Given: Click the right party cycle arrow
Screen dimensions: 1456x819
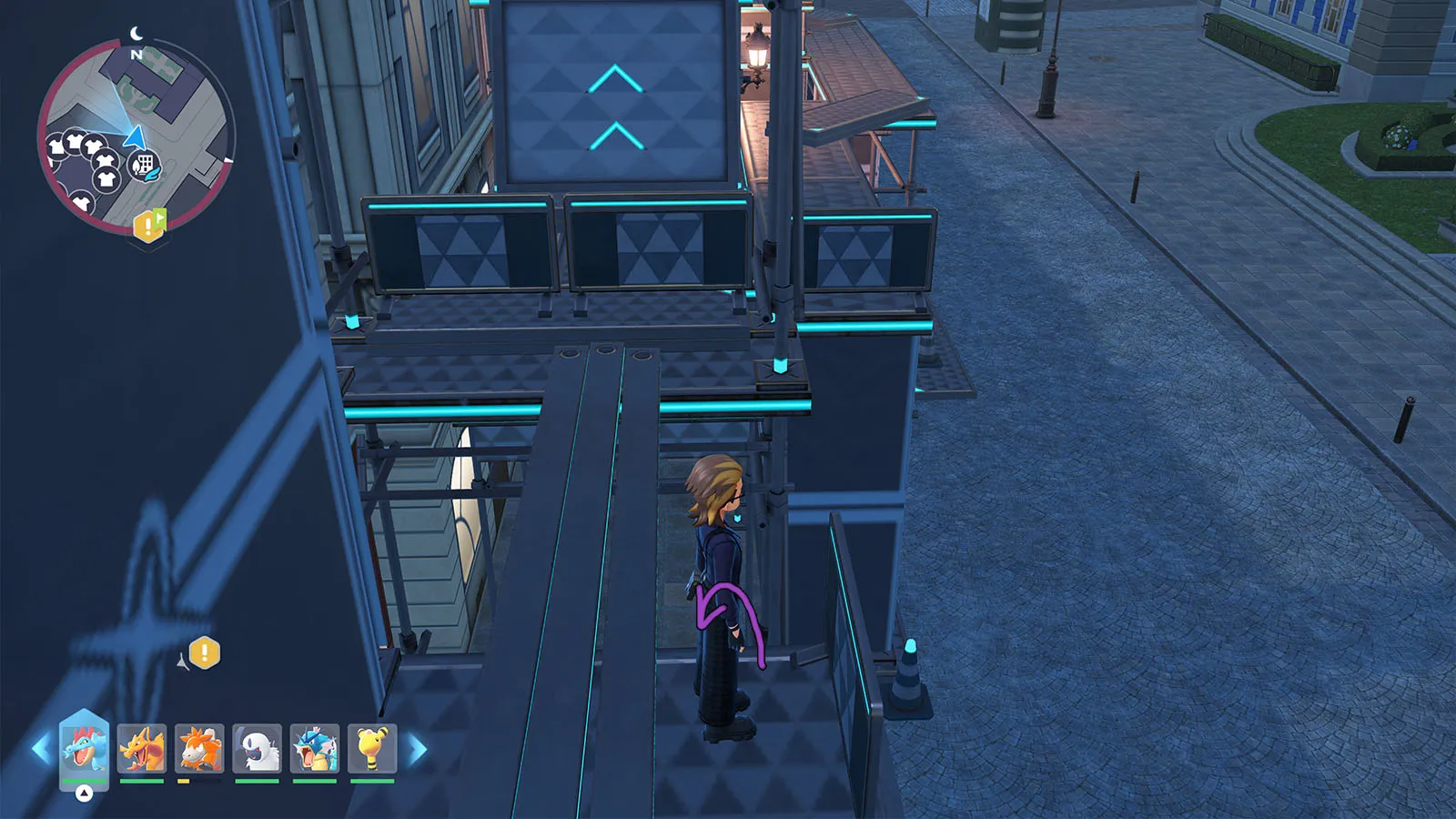Looking at the screenshot, I should click(x=418, y=750).
